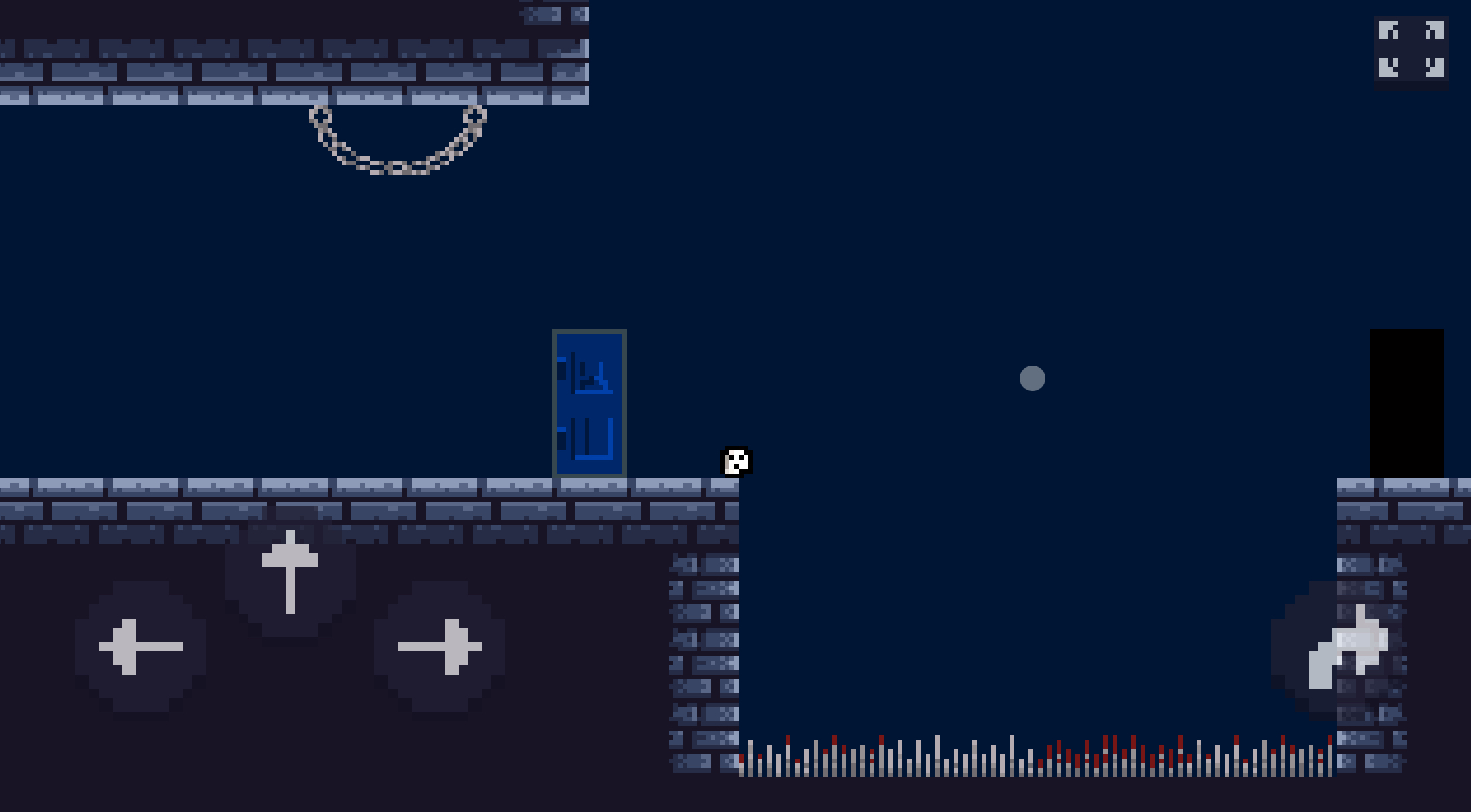This screenshot has height=812, width=1471.
Task: Select the white ghost player character
Action: (x=736, y=462)
